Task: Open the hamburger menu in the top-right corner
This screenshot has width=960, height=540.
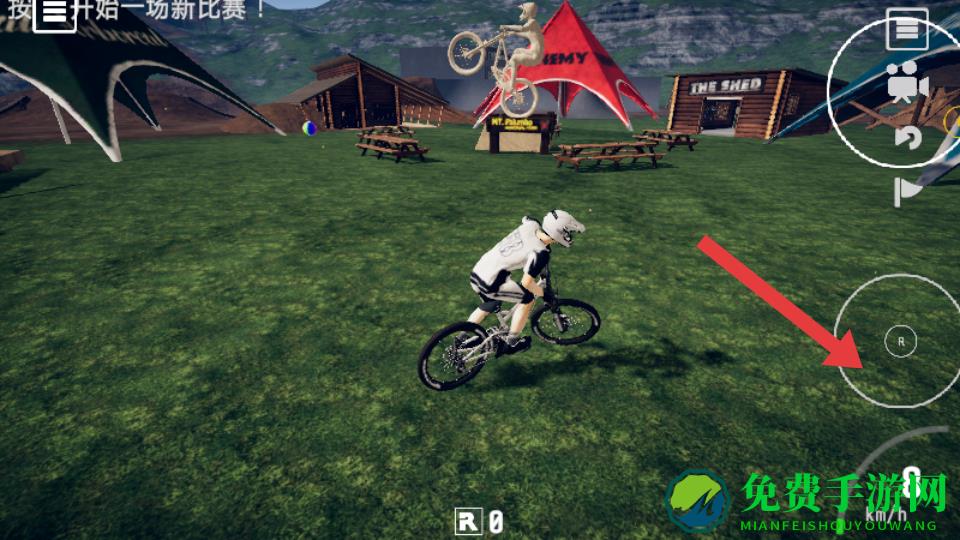Action: (907, 31)
